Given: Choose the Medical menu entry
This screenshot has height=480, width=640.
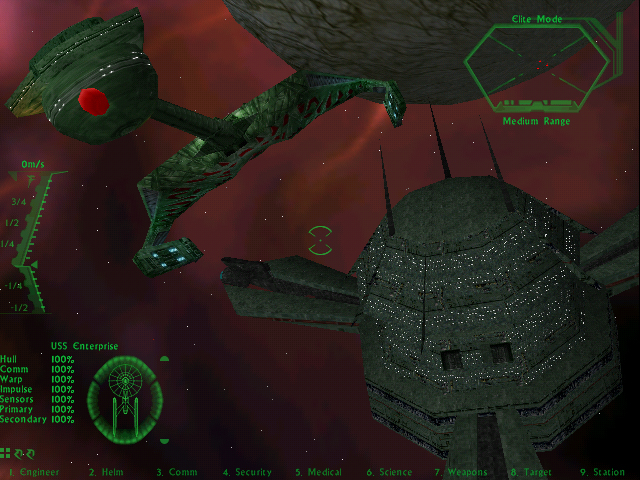Looking at the screenshot, I should point(318,472).
